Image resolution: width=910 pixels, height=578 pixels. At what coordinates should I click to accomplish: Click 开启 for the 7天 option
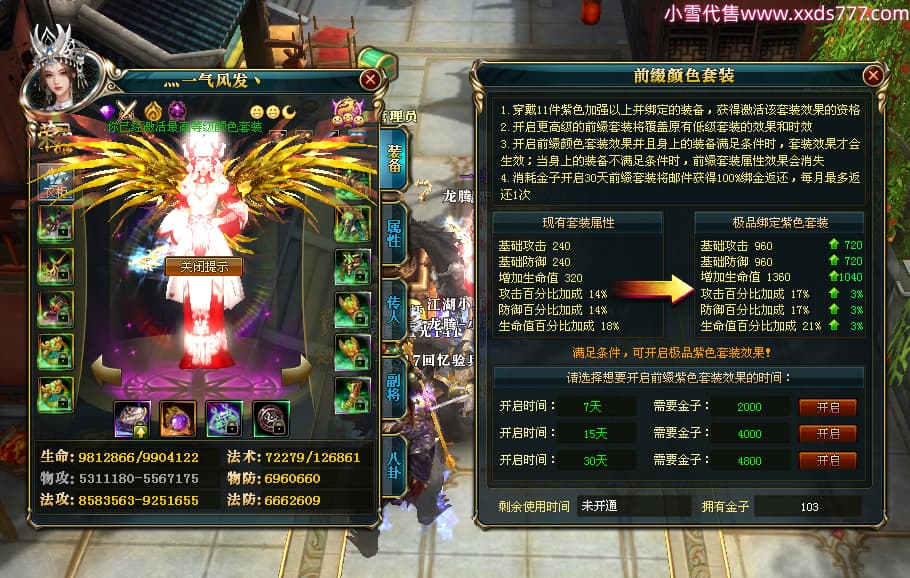pyautogui.click(x=827, y=407)
